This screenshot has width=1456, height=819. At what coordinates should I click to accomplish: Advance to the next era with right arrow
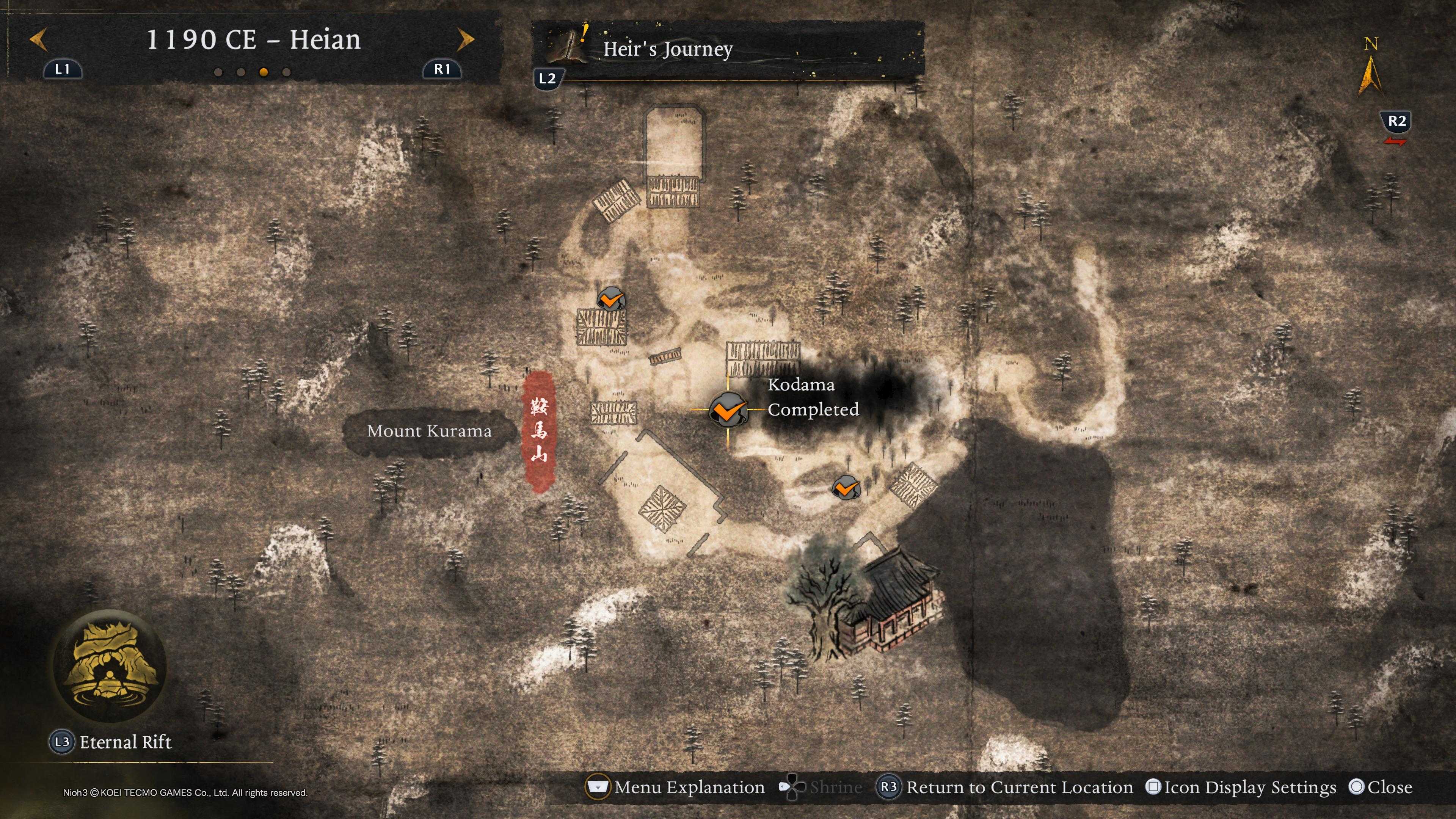tap(466, 40)
